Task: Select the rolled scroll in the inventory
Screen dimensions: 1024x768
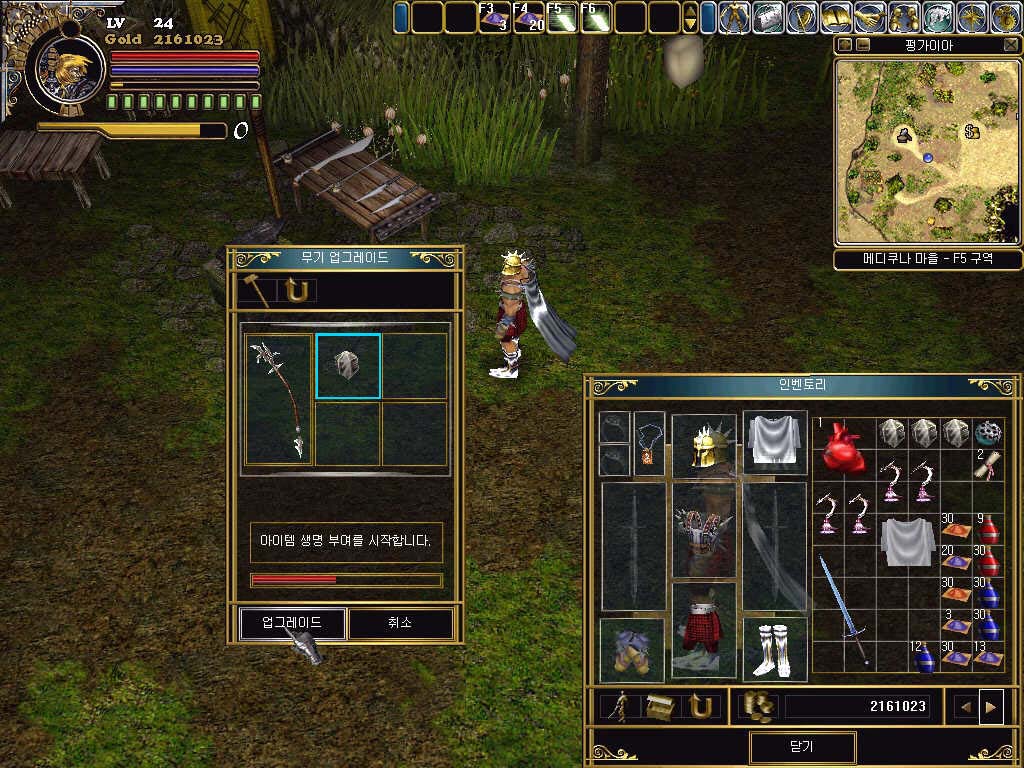Action: 988,464
